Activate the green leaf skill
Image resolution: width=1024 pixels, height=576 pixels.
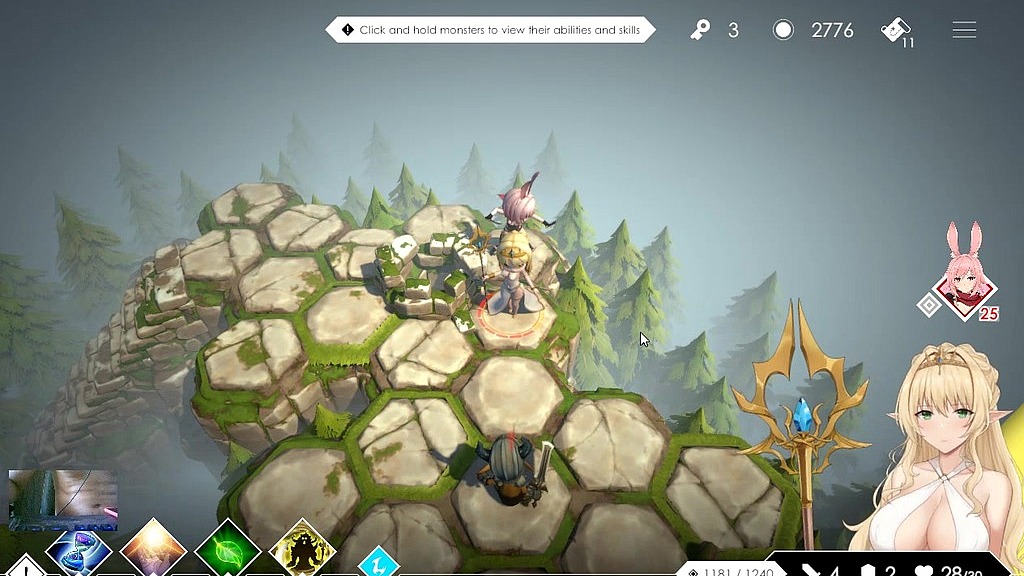(228, 551)
